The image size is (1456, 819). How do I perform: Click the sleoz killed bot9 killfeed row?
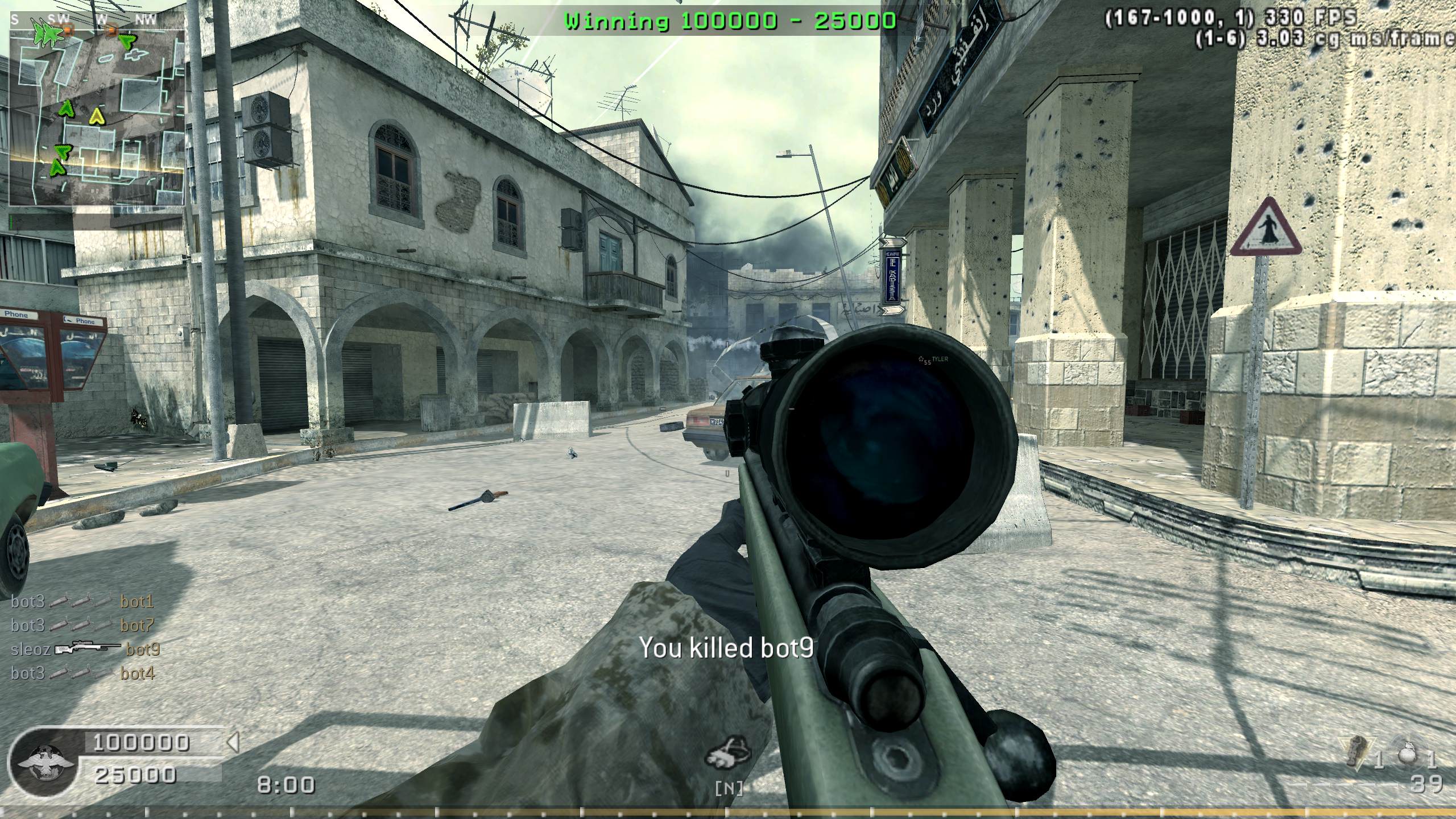pyautogui.click(x=85, y=649)
